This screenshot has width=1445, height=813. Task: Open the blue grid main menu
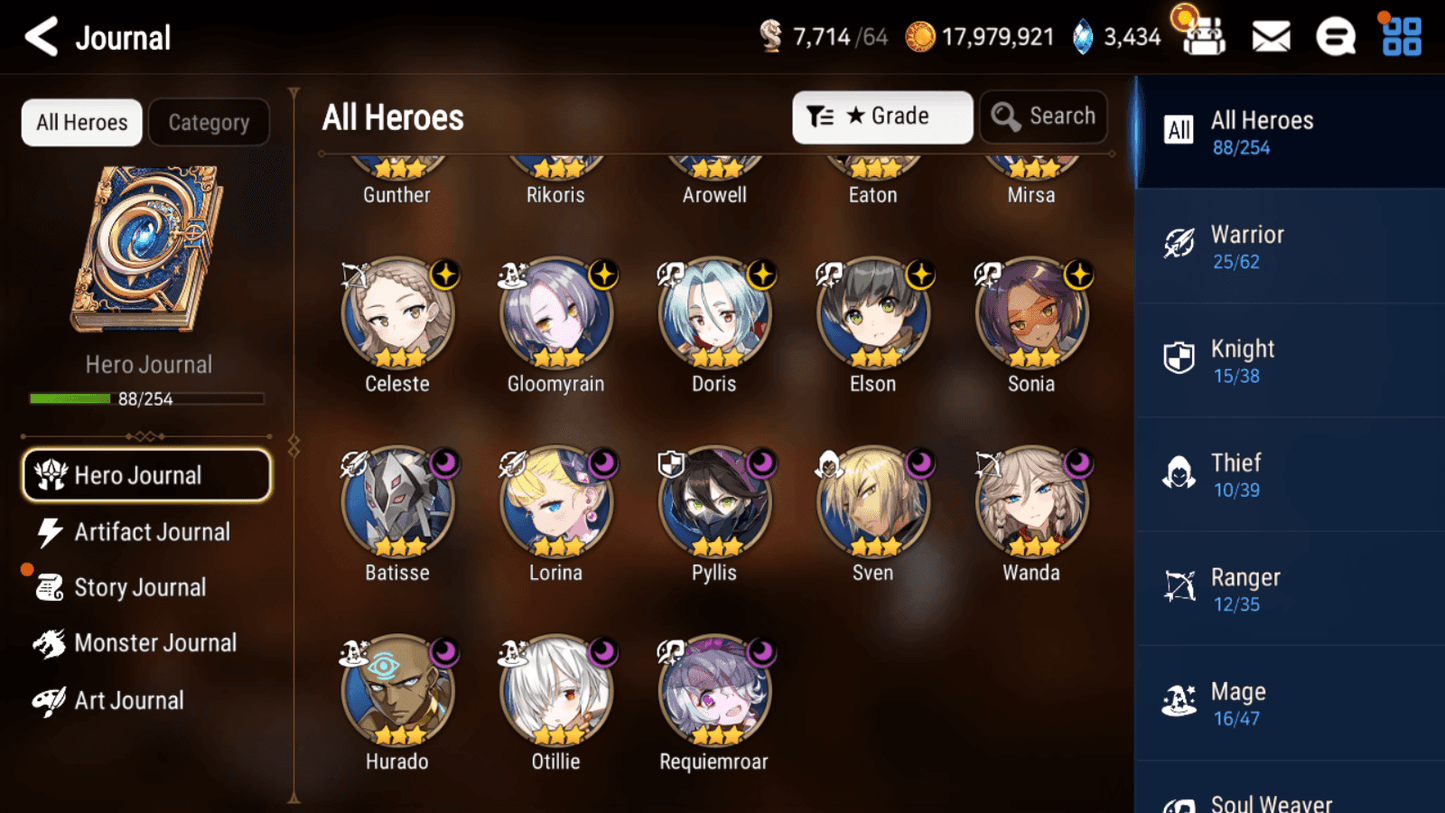pos(1401,37)
